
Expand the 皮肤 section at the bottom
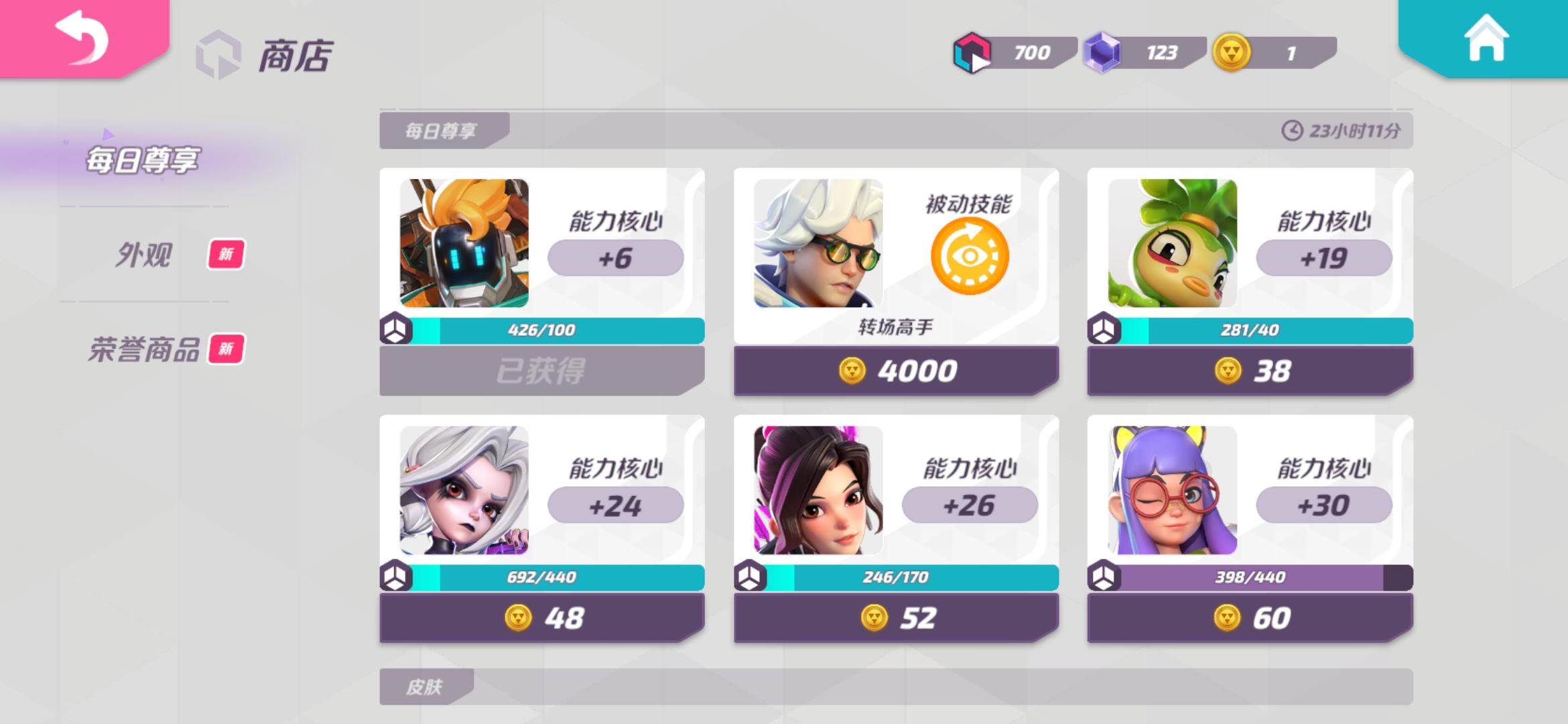[x=423, y=687]
